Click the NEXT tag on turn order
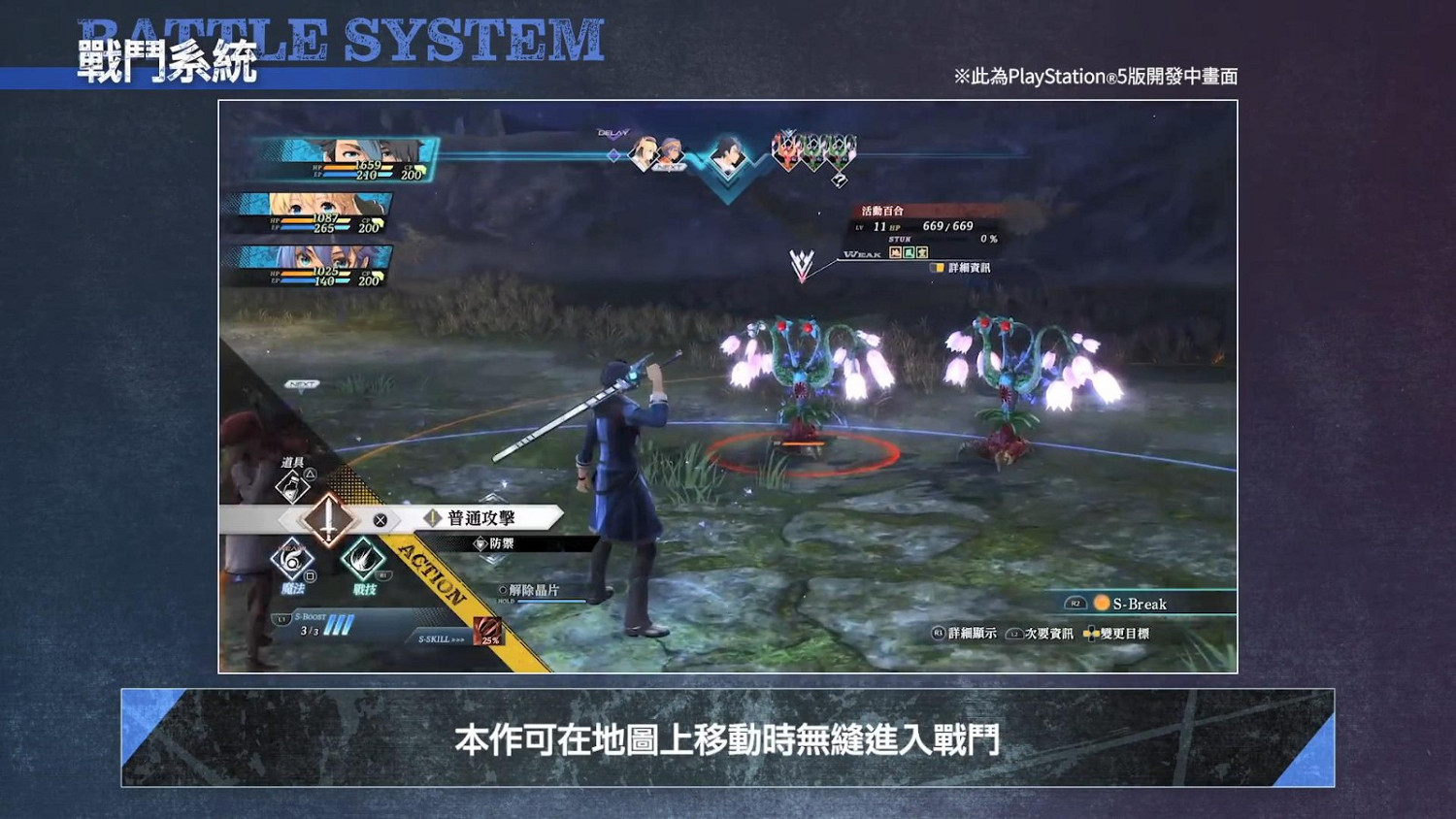 point(668,167)
